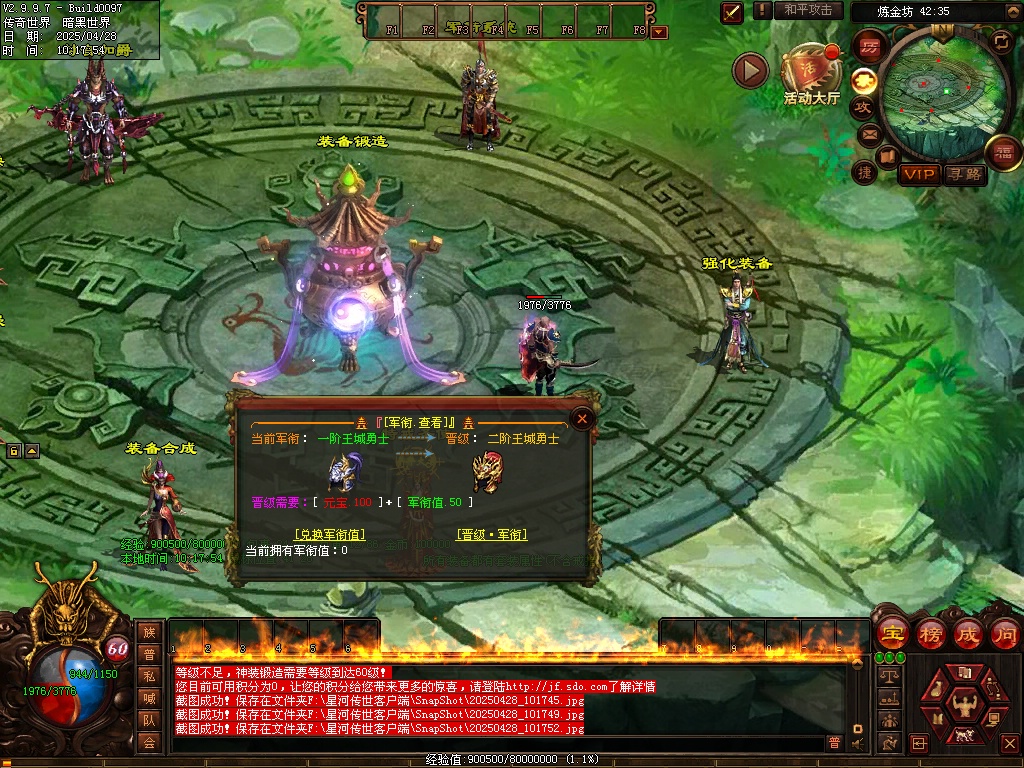Activate 寻路 pathfinding button
The height and width of the screenshot is (768, 1024).
pyautogui.click(x=965, y=174)
